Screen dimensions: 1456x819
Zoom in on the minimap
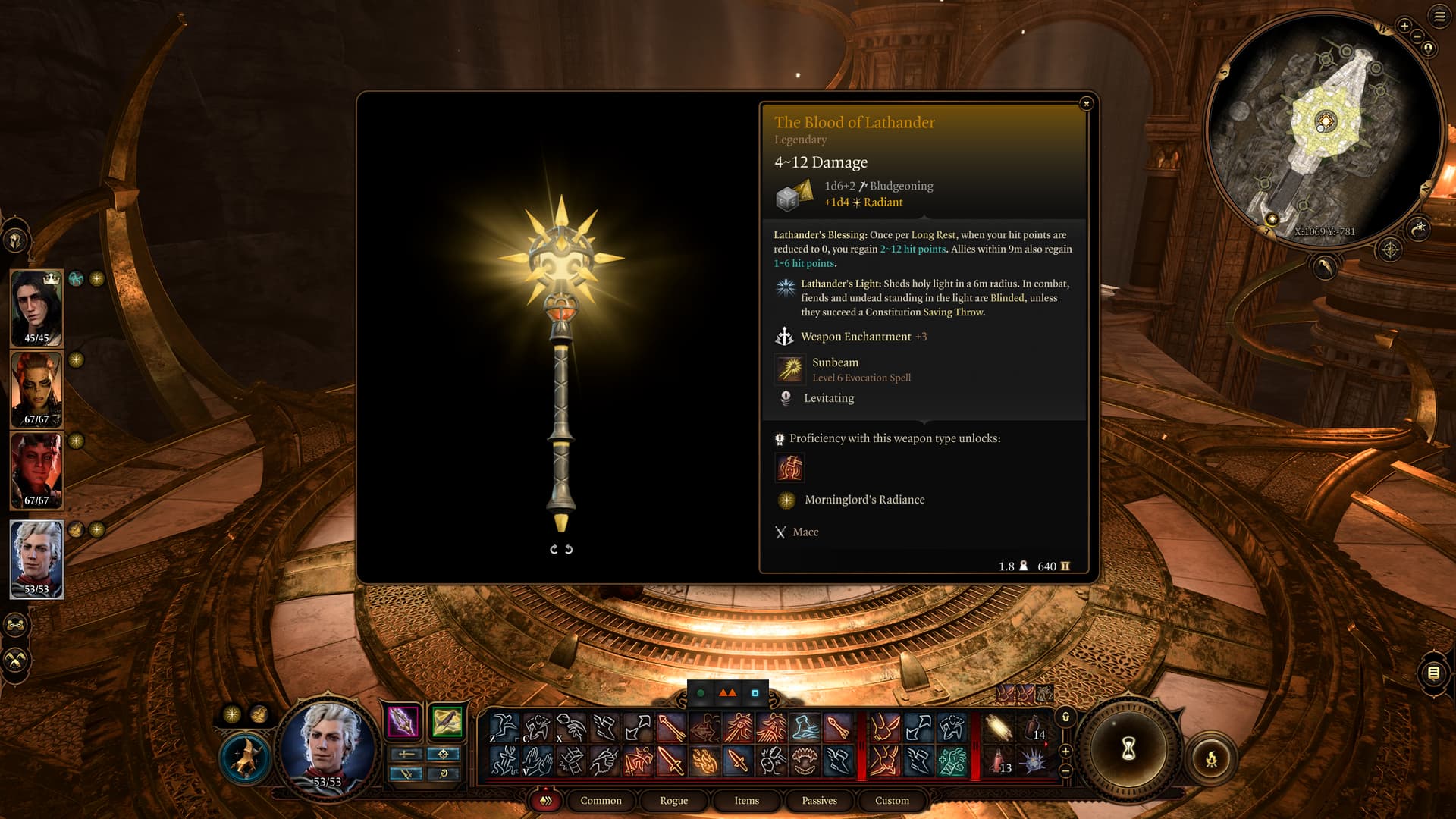tap(1404, 26)
